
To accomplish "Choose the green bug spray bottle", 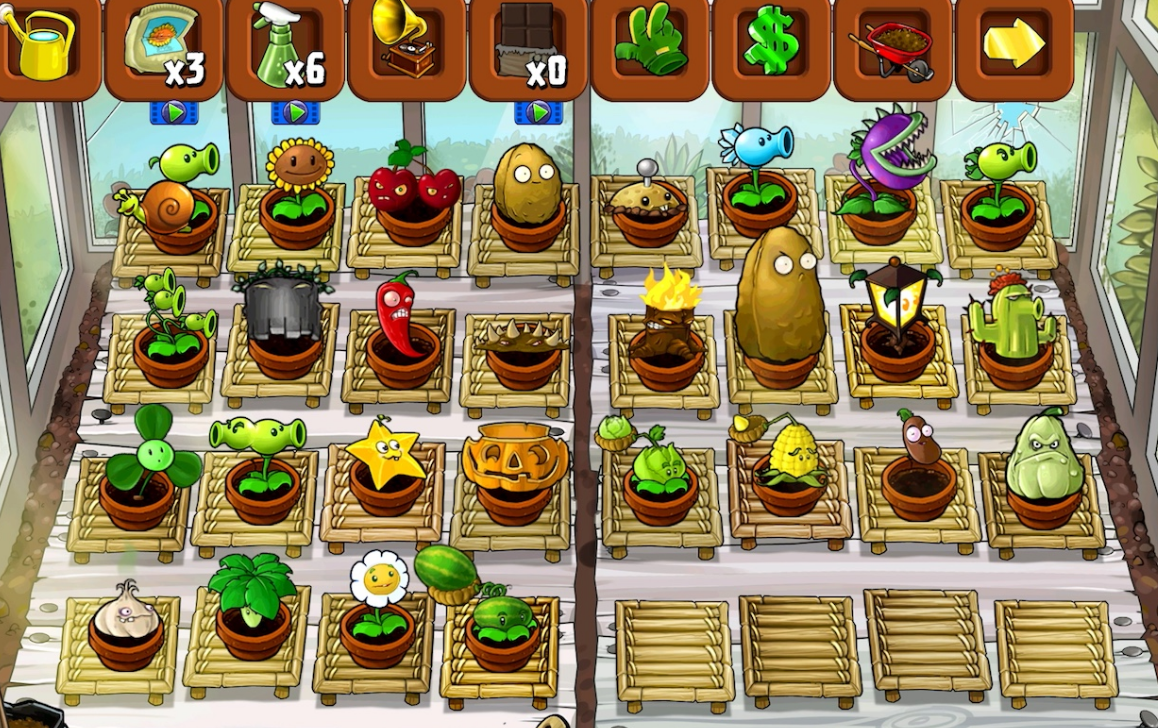I will pyautogui.click(x=286, y=46).
